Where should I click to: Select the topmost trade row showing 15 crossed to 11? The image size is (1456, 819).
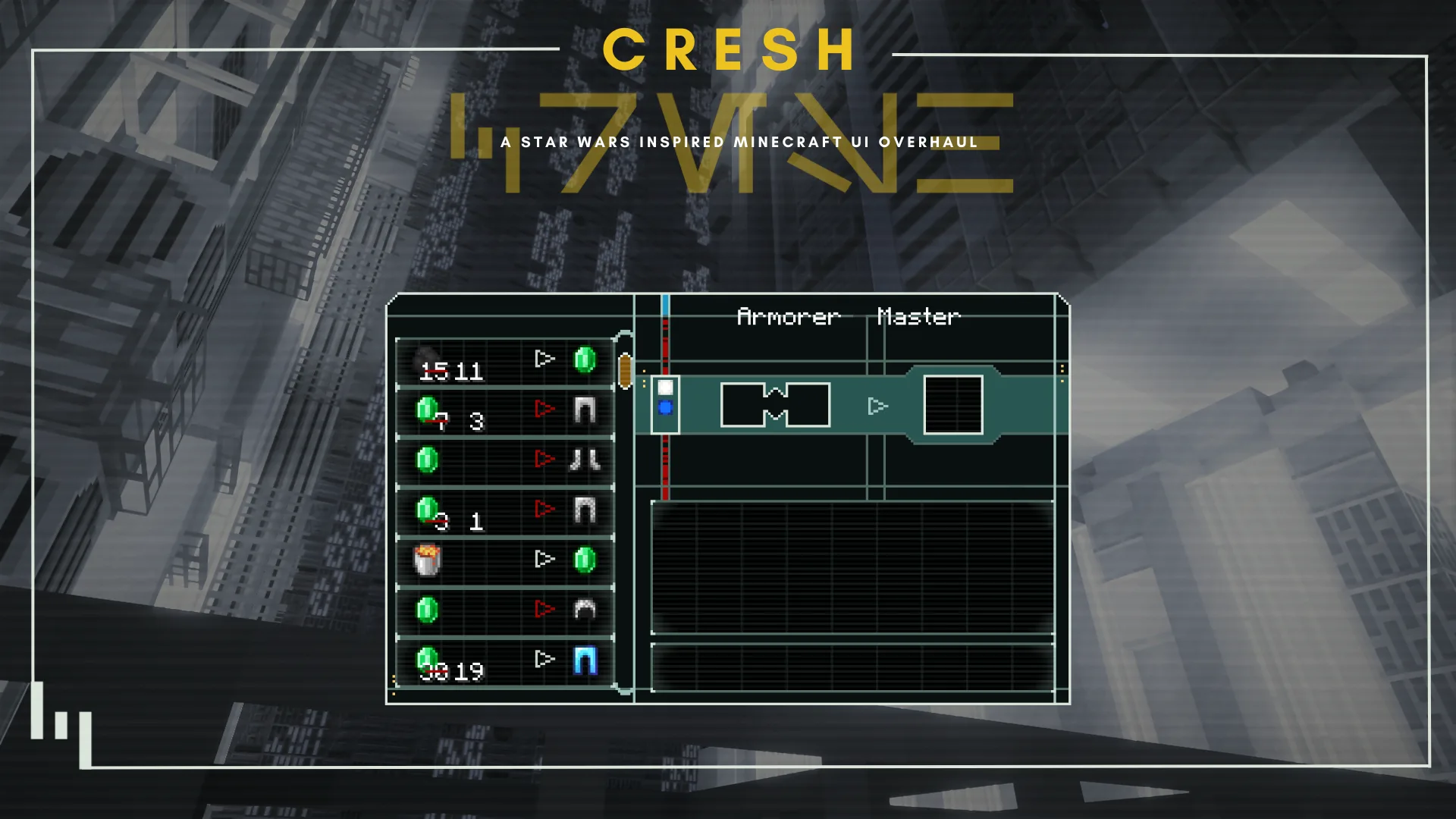(500, 362)
